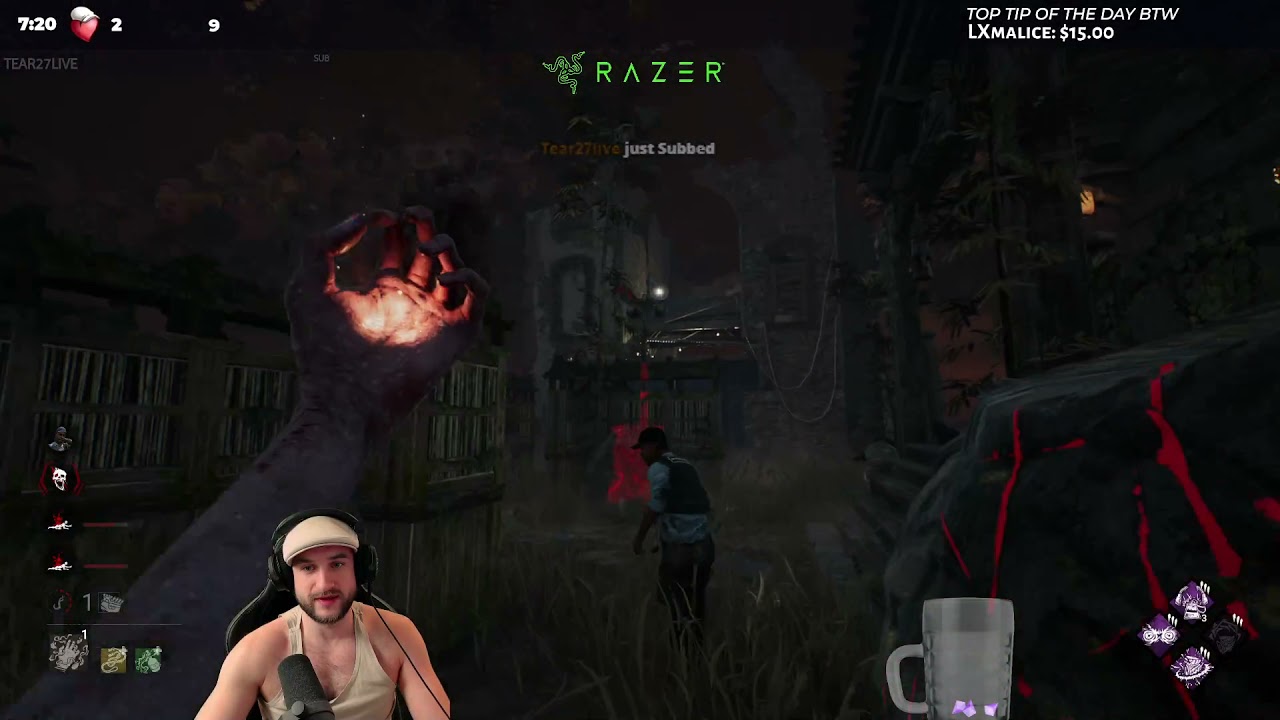Click the SUB label near top of screen
This screenshot has height=720, width=1280.
click(x=321, y=58)
